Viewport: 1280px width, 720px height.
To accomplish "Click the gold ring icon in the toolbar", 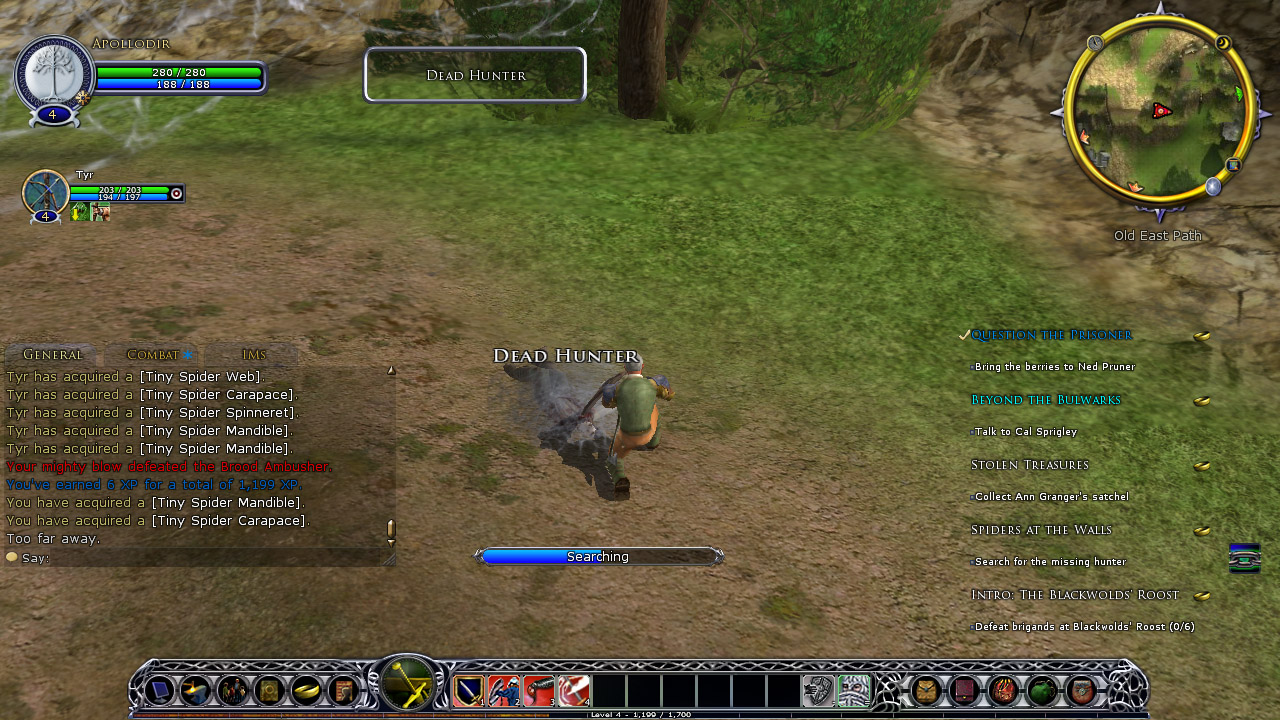I will [x=306, y=691].
